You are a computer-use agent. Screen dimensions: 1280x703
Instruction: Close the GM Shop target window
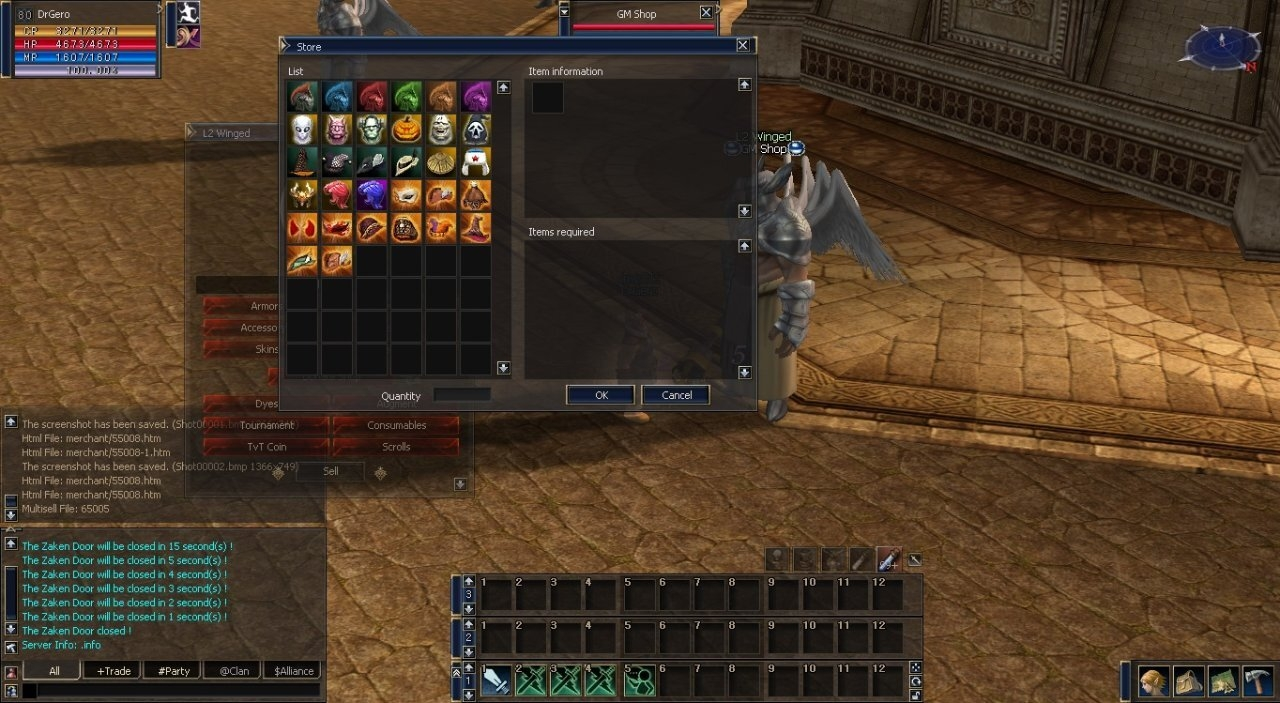point(706,13)
